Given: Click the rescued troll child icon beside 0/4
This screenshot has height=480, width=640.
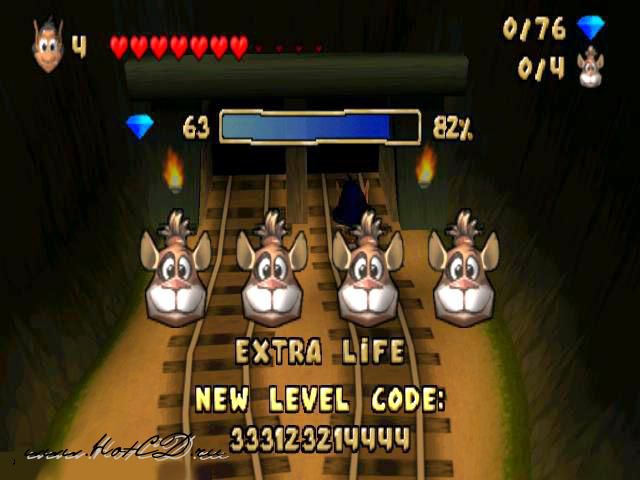Looking at the screenshot, I should coord(591,67).
